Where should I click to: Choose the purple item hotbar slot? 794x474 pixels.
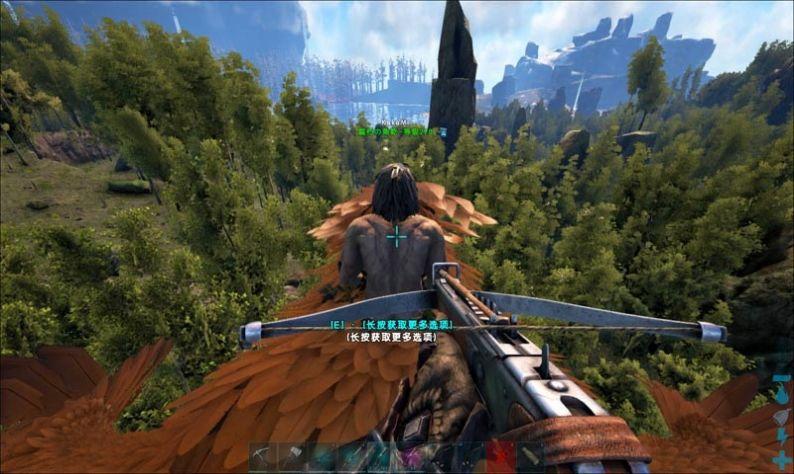(411, 458)
